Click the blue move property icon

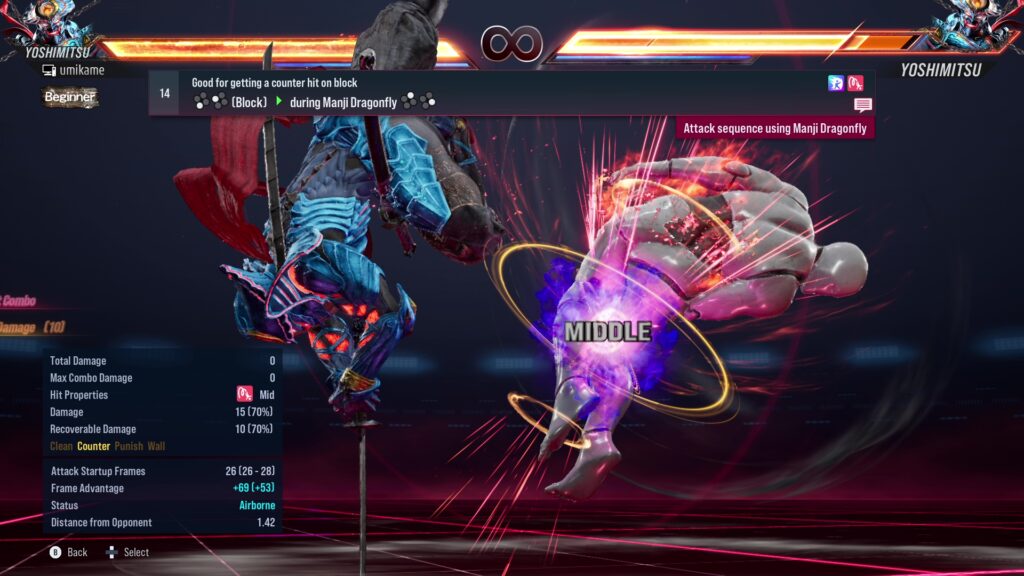836,84
